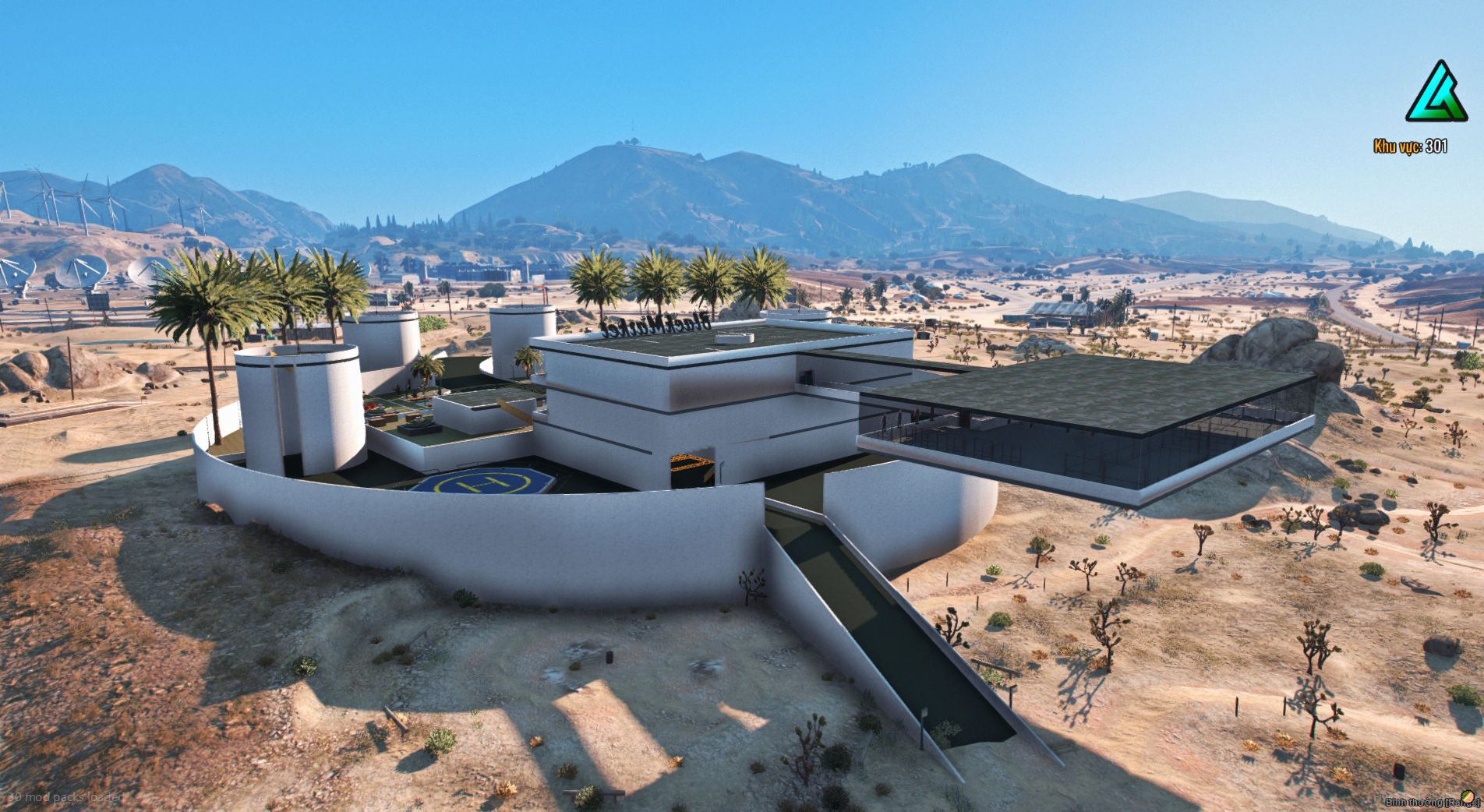The image size is (1484, 812).
Task: Click the taco icon in the corner
Action: pyautogui.click(x=1468, y=797)
